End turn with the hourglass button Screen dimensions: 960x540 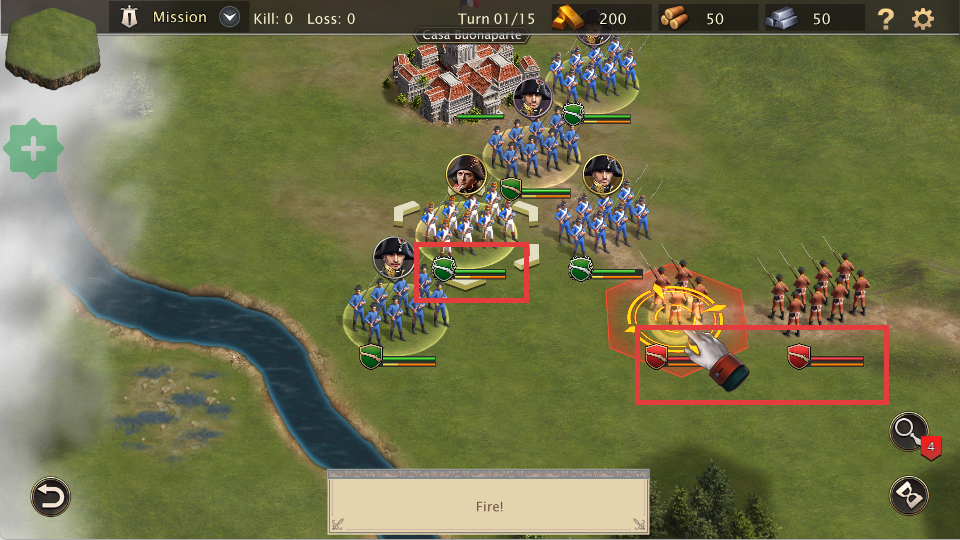tap(909, 496)
